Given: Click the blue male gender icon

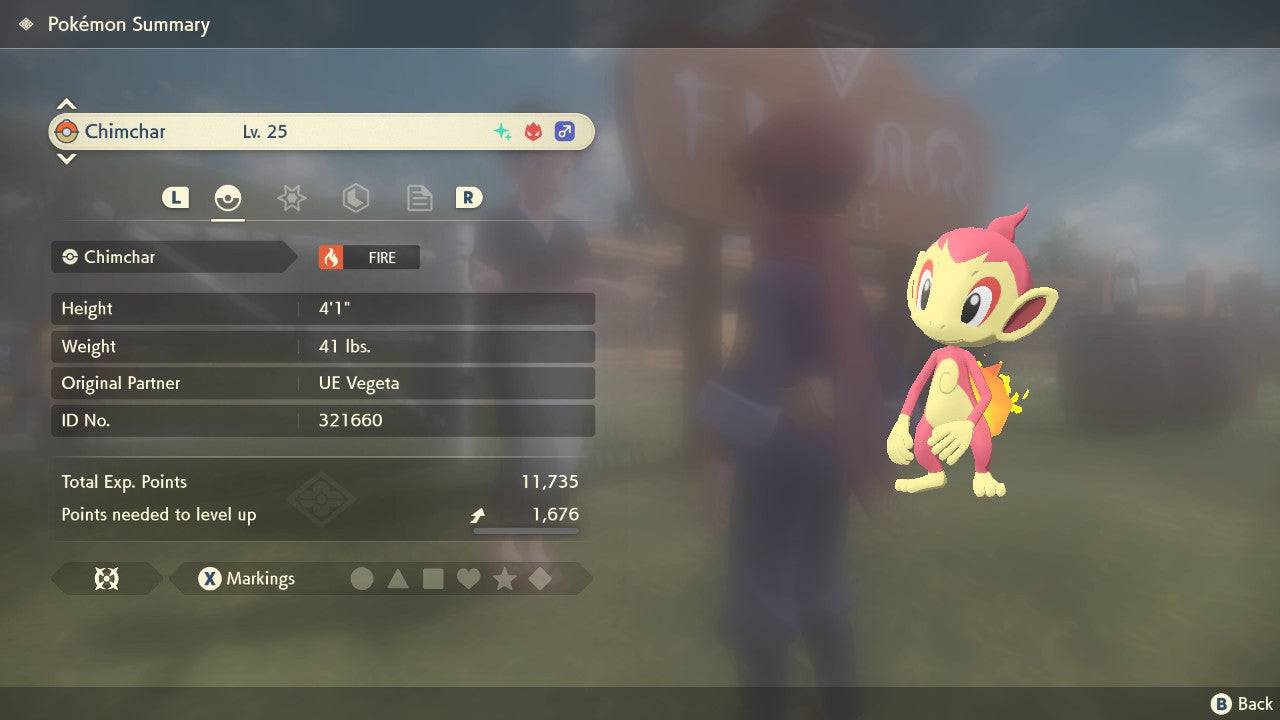Looking at the screenshot, I should tap(564, 131).
